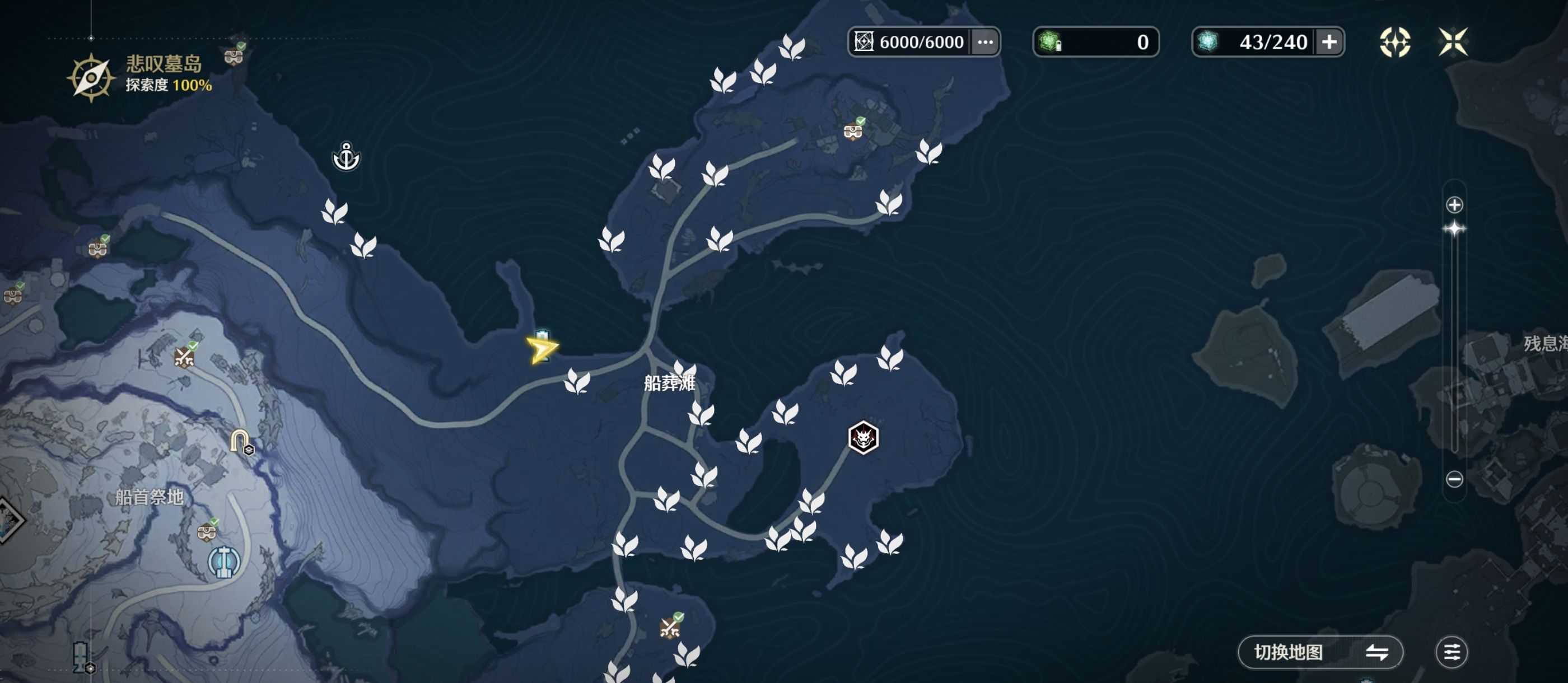
Task: Click the green resource counter showing 0
Action: 1096,42
